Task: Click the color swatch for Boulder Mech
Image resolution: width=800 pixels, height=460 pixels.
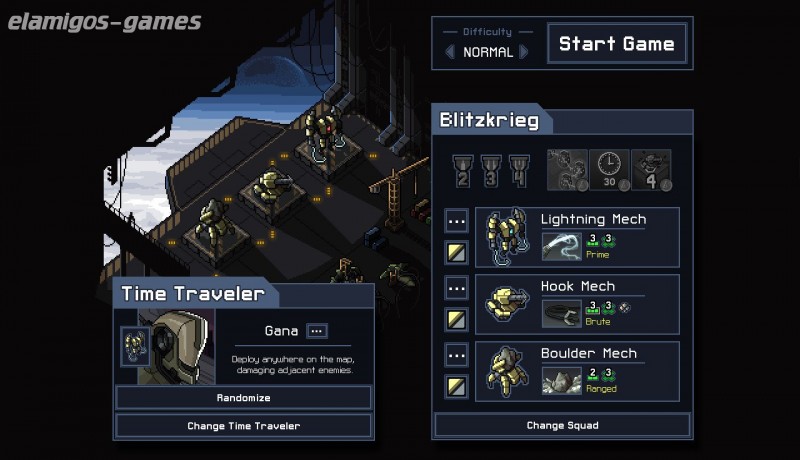Action: tap(456, 386)
